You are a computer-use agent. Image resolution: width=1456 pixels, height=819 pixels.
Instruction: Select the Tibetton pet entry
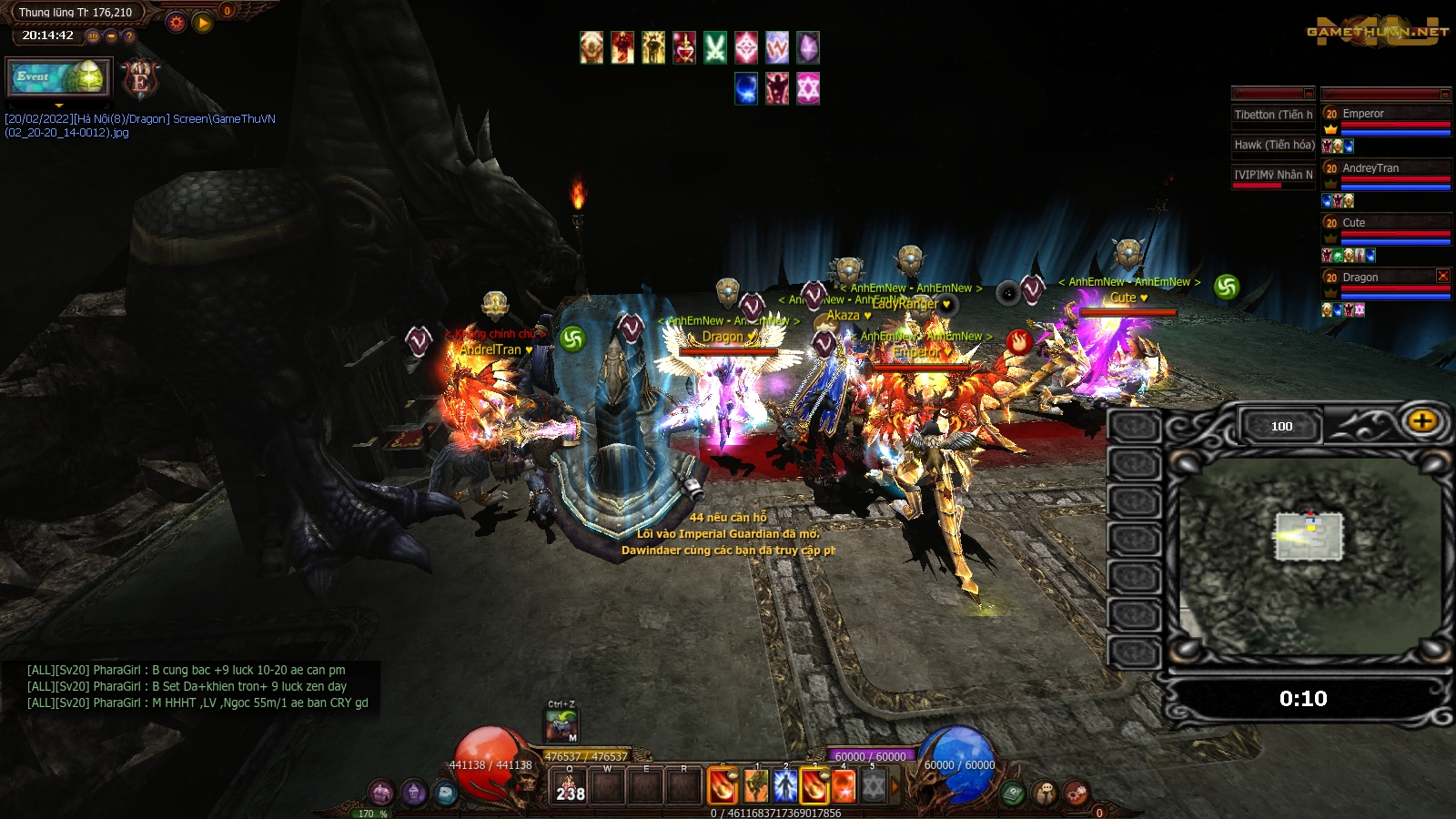[1272, 116]
